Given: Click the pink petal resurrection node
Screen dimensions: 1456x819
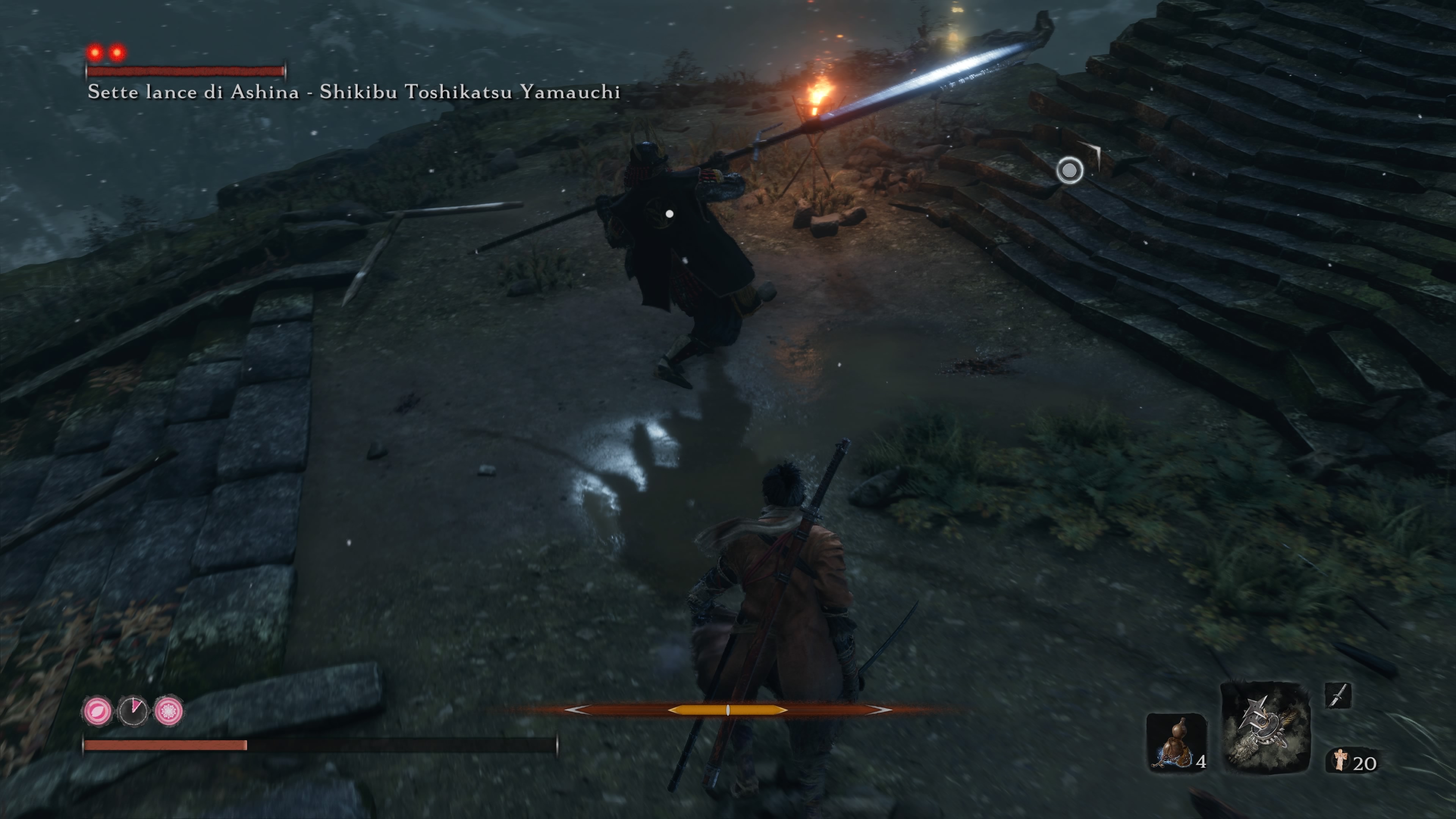Looking at the screenshot, I should coord(97,710).
